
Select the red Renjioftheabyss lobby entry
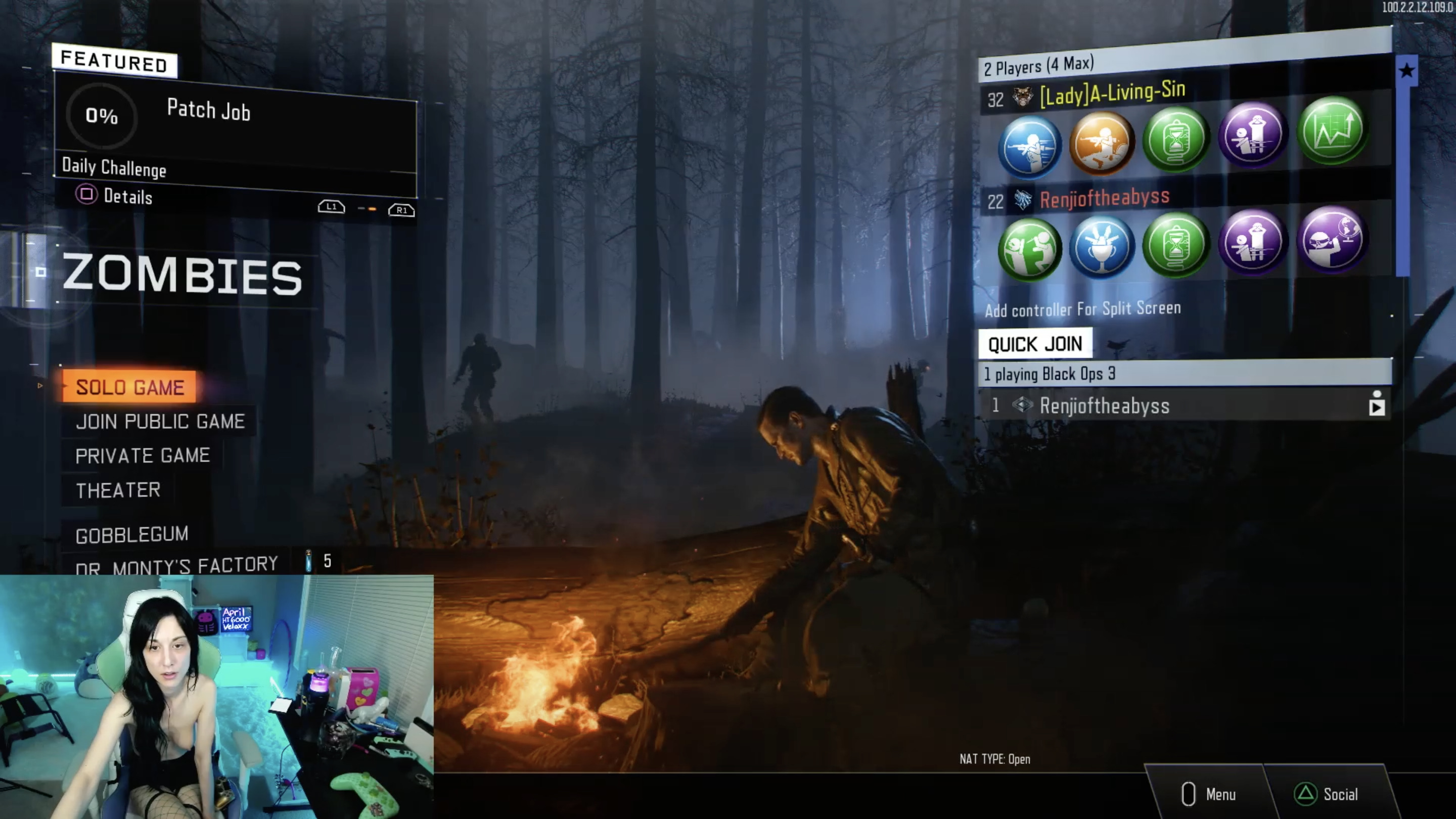[1104, 198]
